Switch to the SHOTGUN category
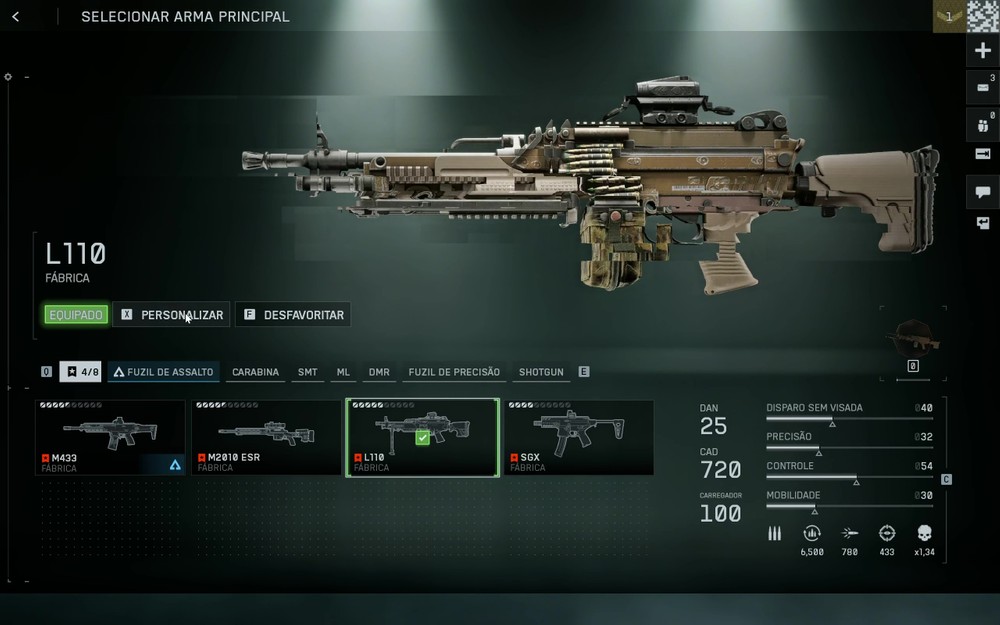 coord(541,372)
